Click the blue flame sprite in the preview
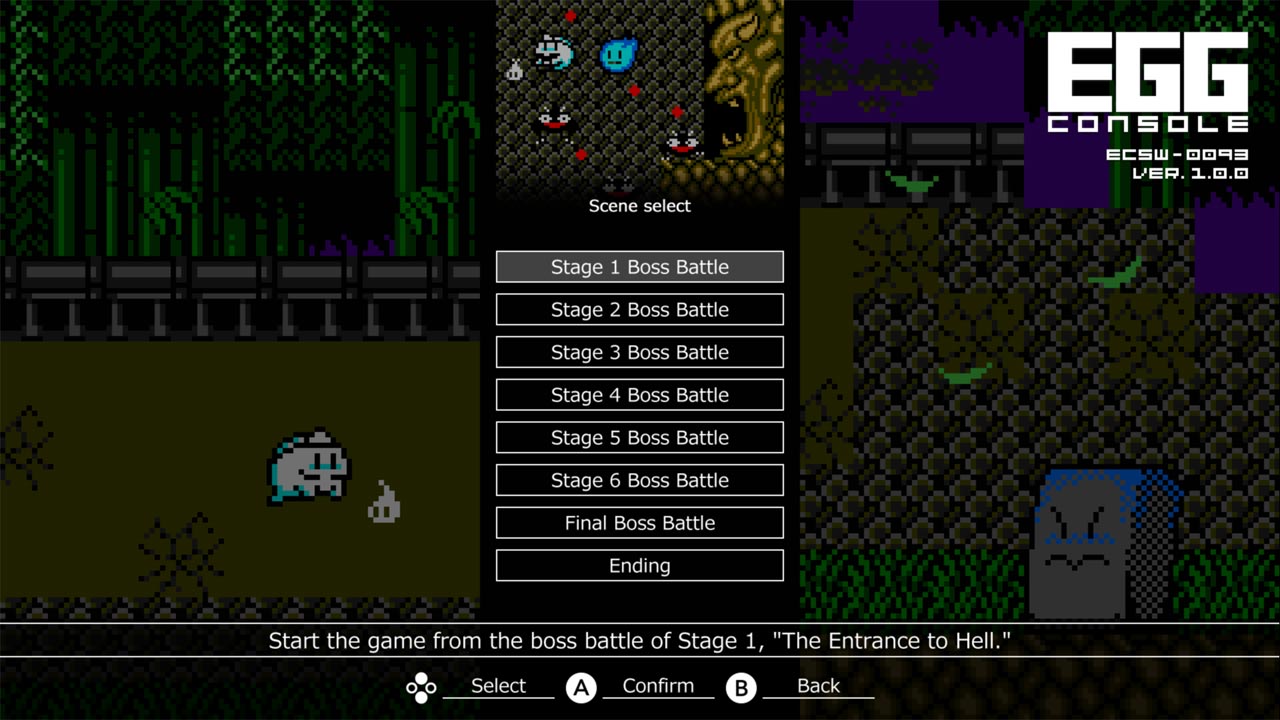 (x=617, y=56)
